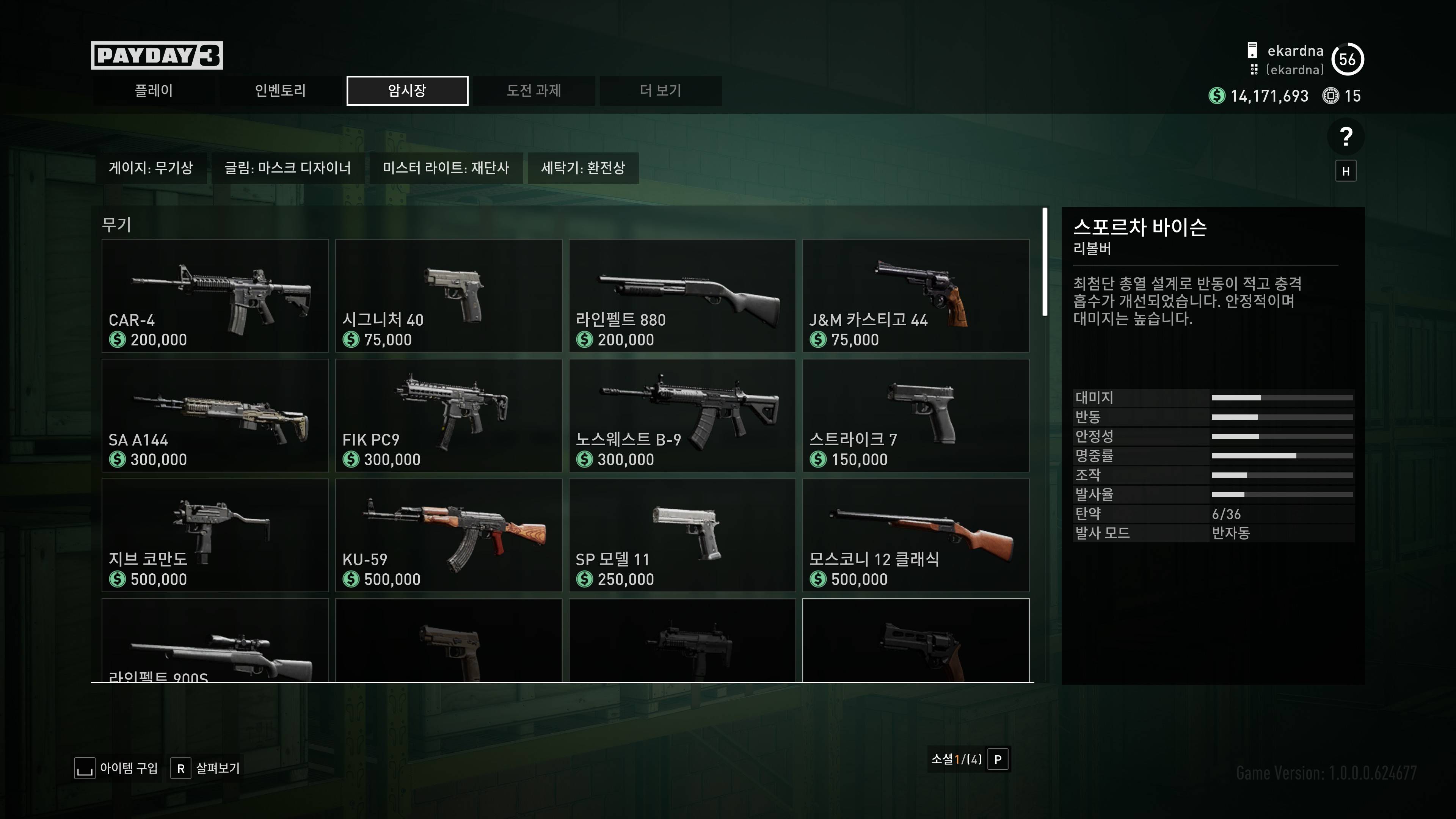The image size is (1456, 819).
Task: Select 세탁기: 환전상 vendor
Action: (583, 168)
